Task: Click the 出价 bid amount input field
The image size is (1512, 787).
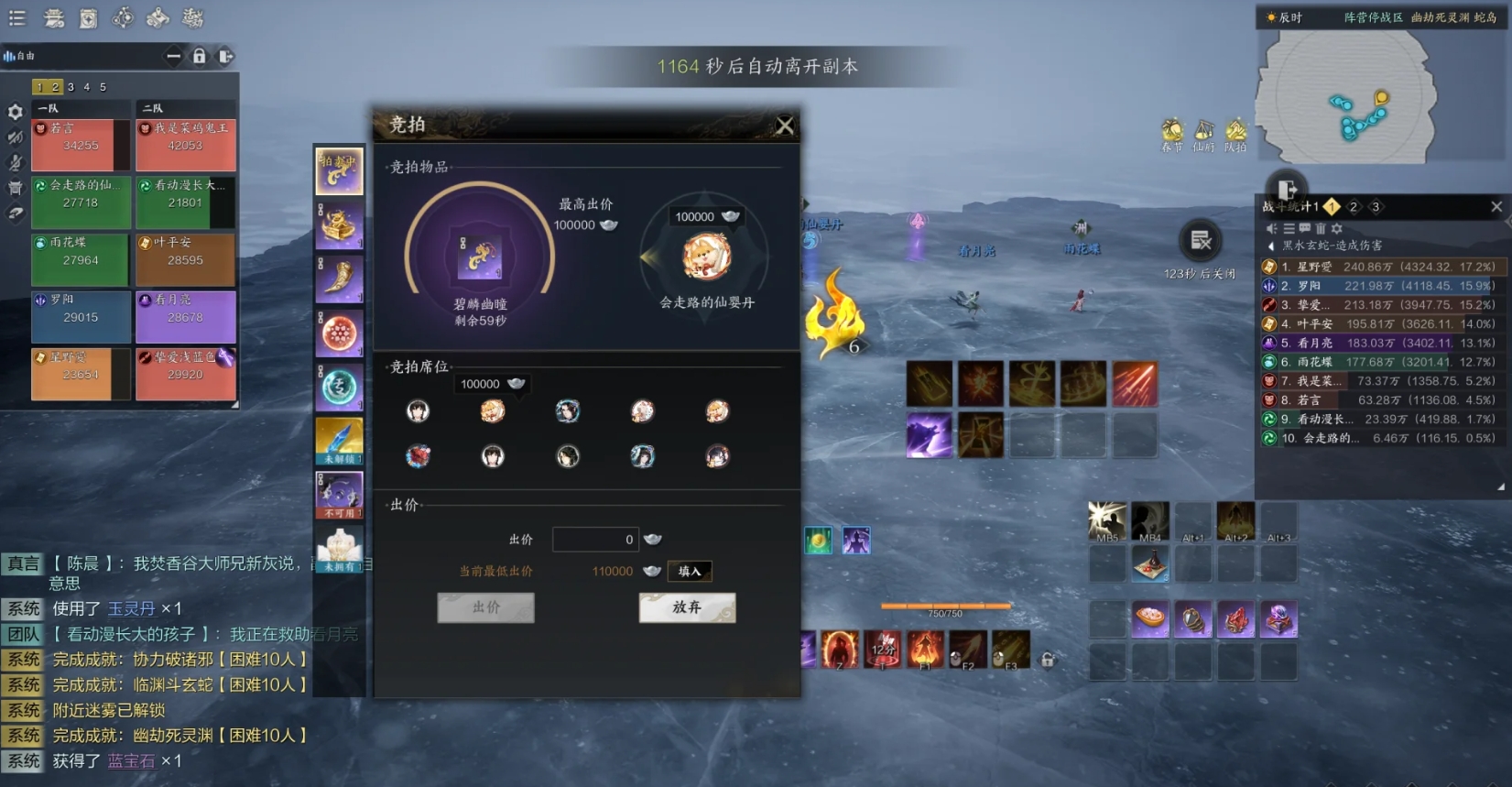Action: click(x=594, y=540)
